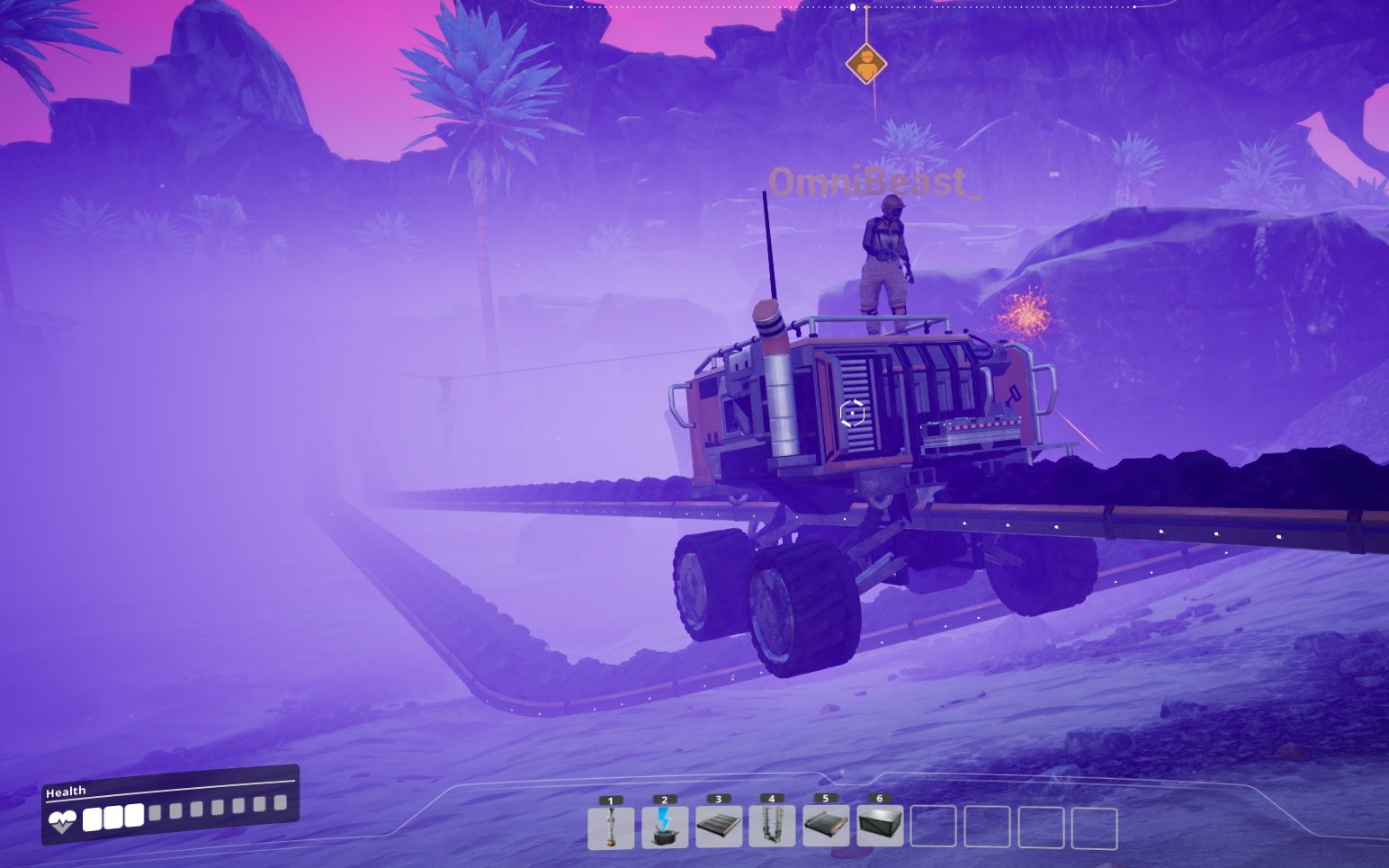This screenshot has width=1389, height=868.
Task: Click the number badge above hotbar slot 2
Action: coord(665,798)
